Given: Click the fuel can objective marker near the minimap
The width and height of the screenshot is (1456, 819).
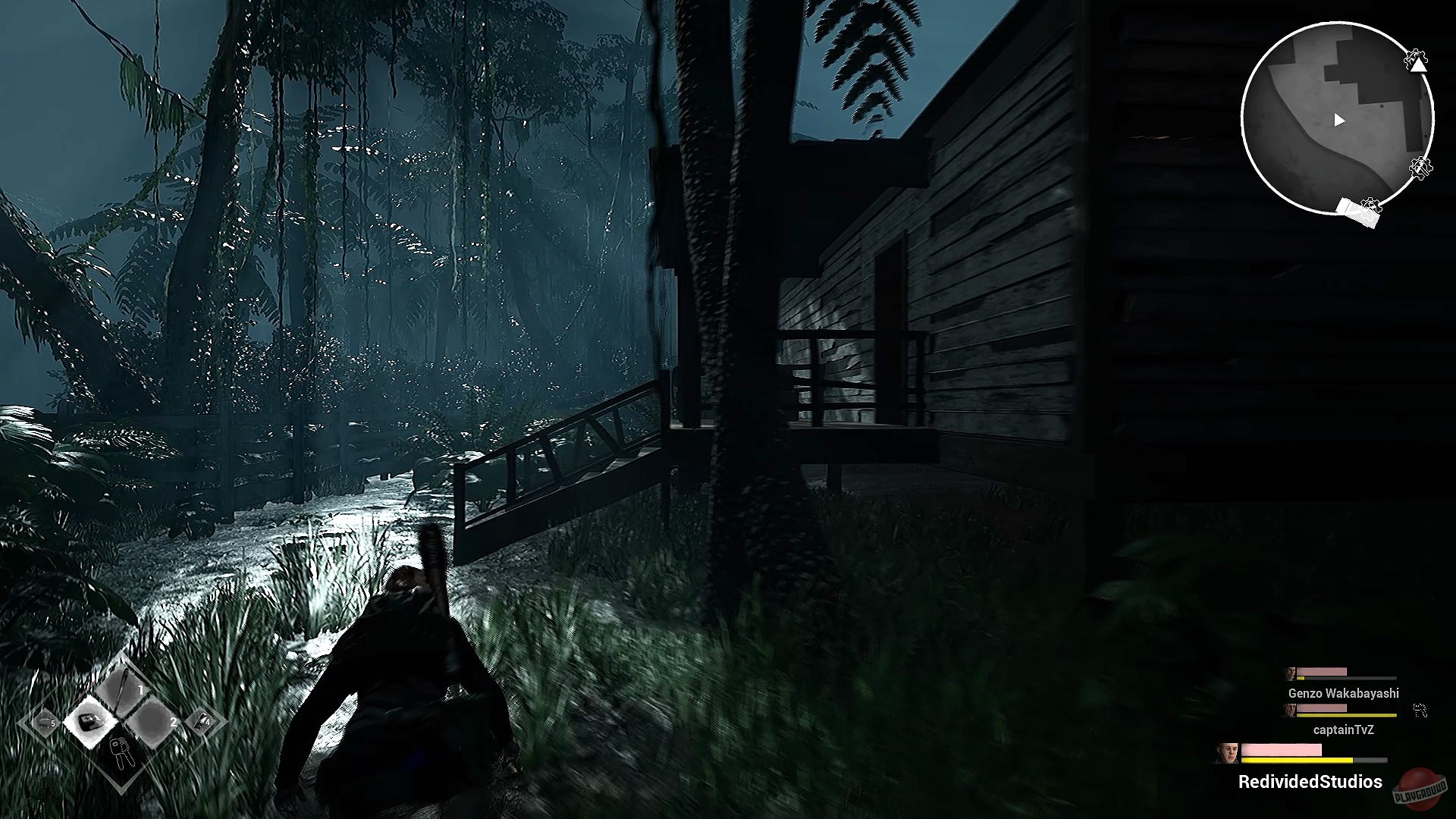Looking at the screenshot, I should (1357, 212).
